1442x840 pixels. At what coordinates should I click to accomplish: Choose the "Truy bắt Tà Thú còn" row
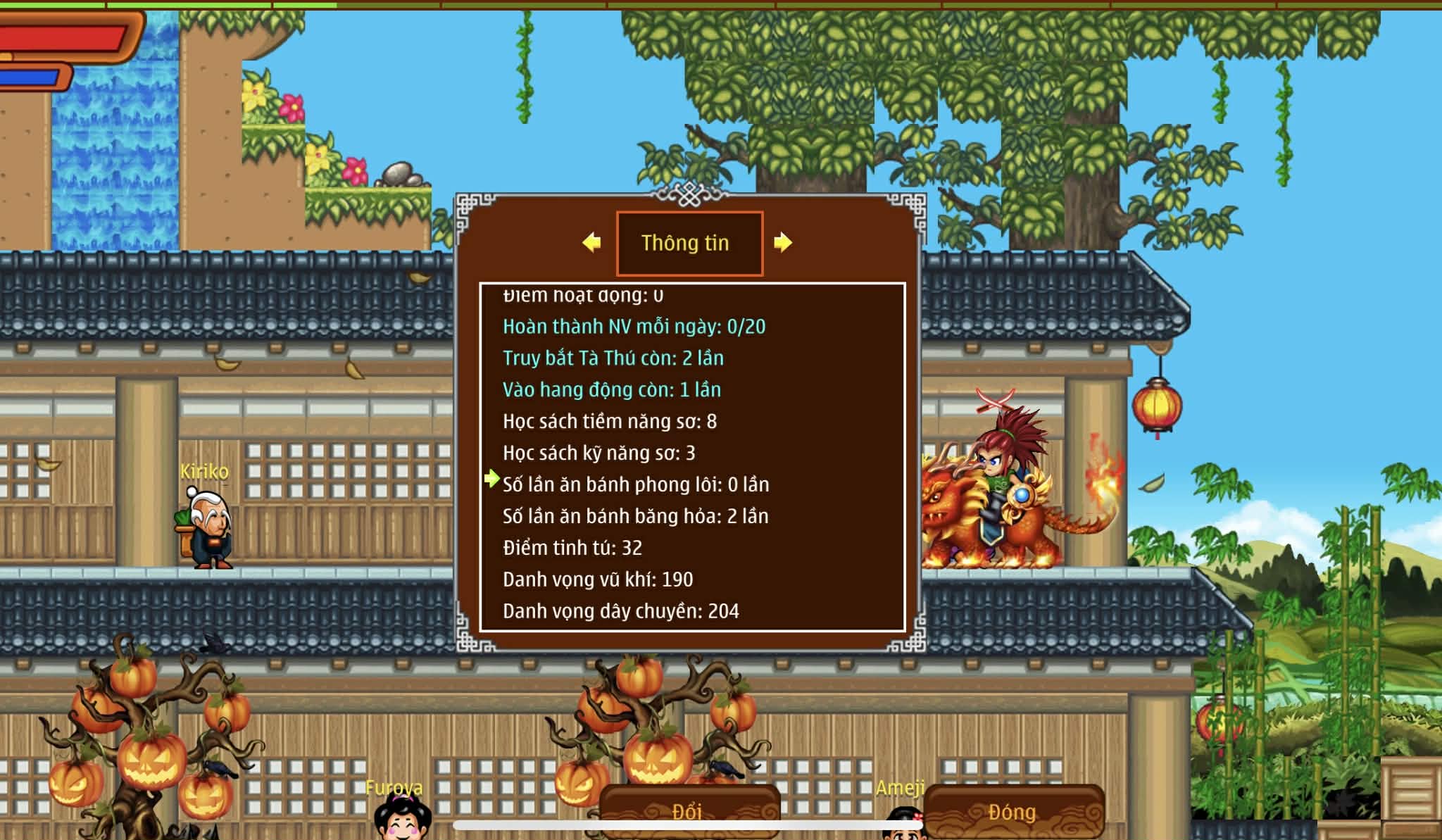point(613,358)
